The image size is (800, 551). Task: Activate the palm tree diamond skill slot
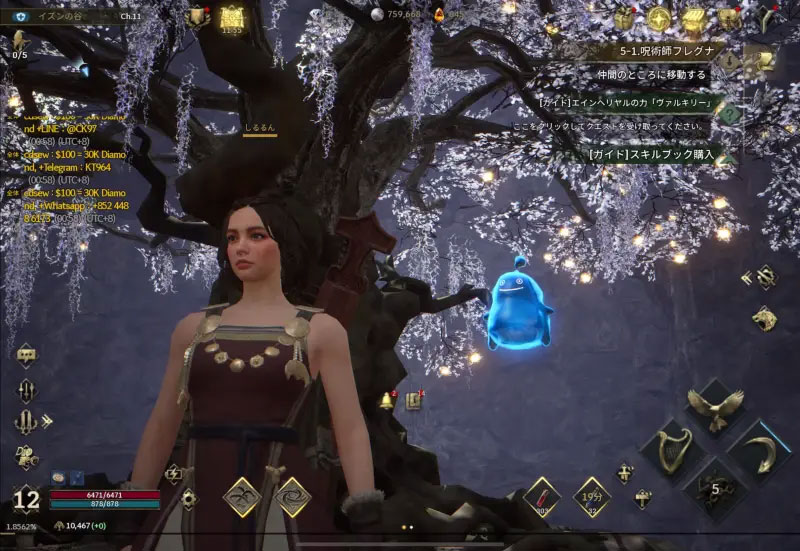(242, 496)
